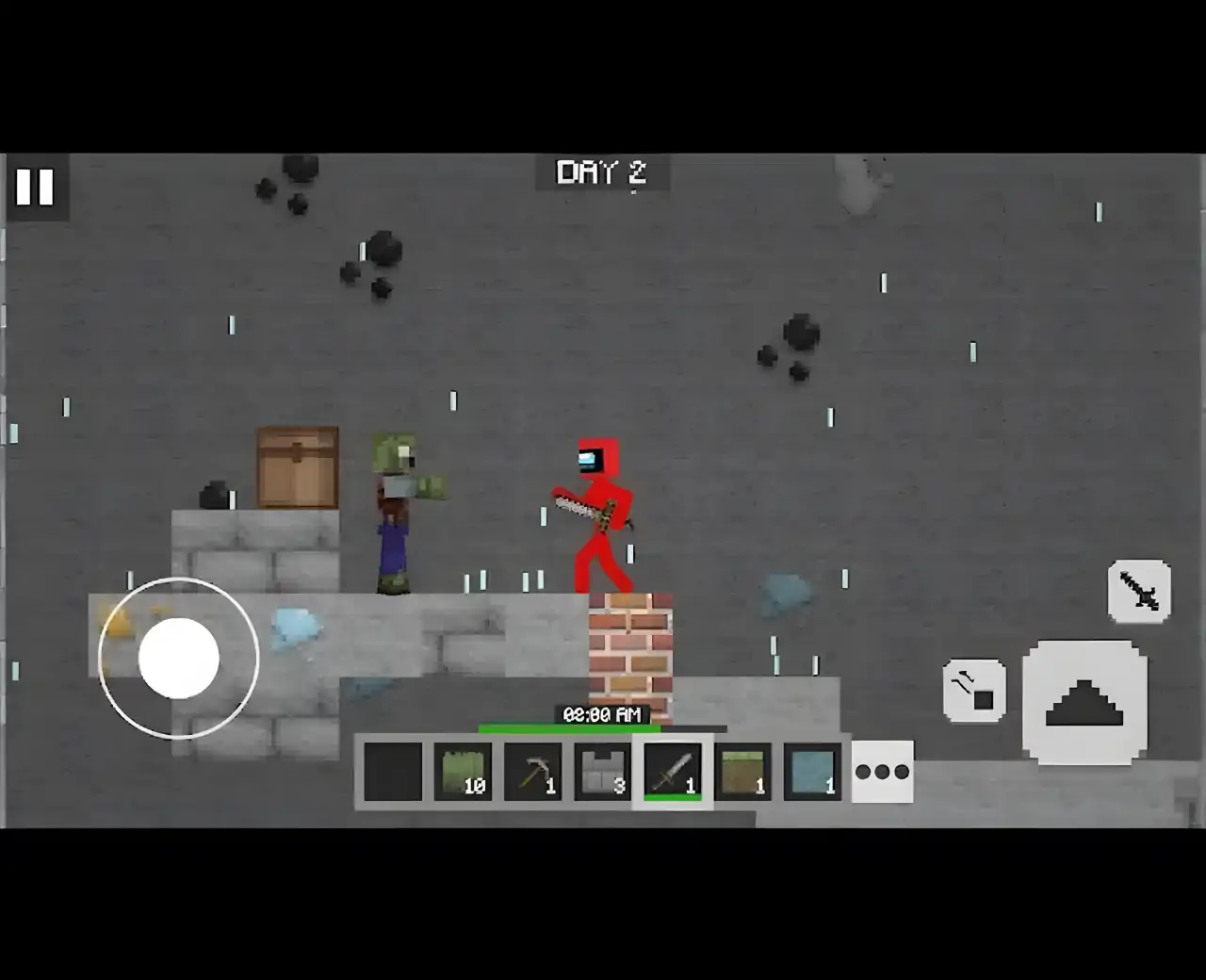Select the stone blocks slot showing 3

(x=603, y=771)
